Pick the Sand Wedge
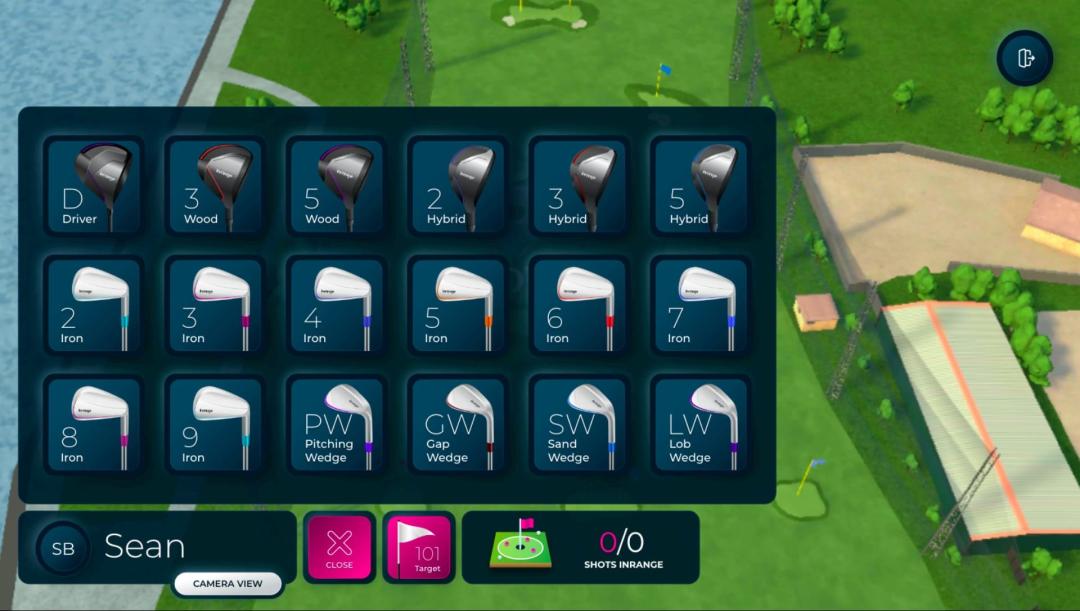The width and height of the screenshot is (1080, 611). pyautogui.click(x=579, y=425)
